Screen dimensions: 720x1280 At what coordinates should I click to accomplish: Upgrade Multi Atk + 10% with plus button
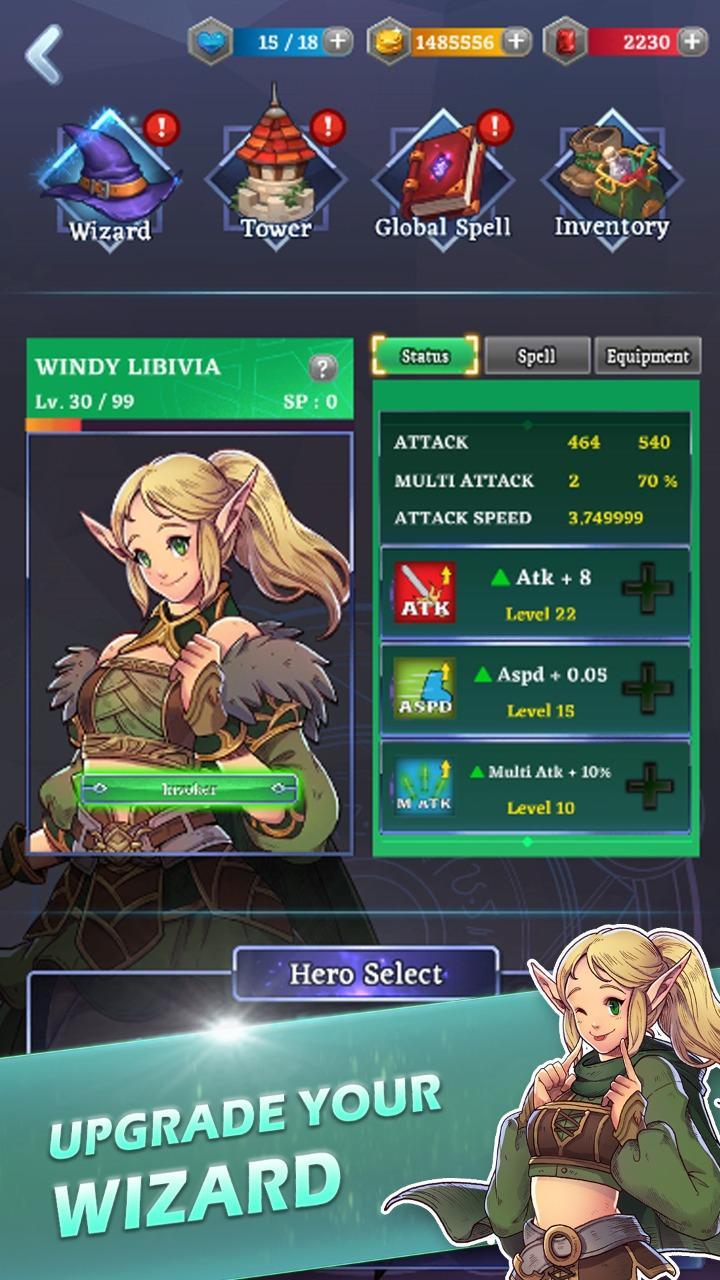648,785
